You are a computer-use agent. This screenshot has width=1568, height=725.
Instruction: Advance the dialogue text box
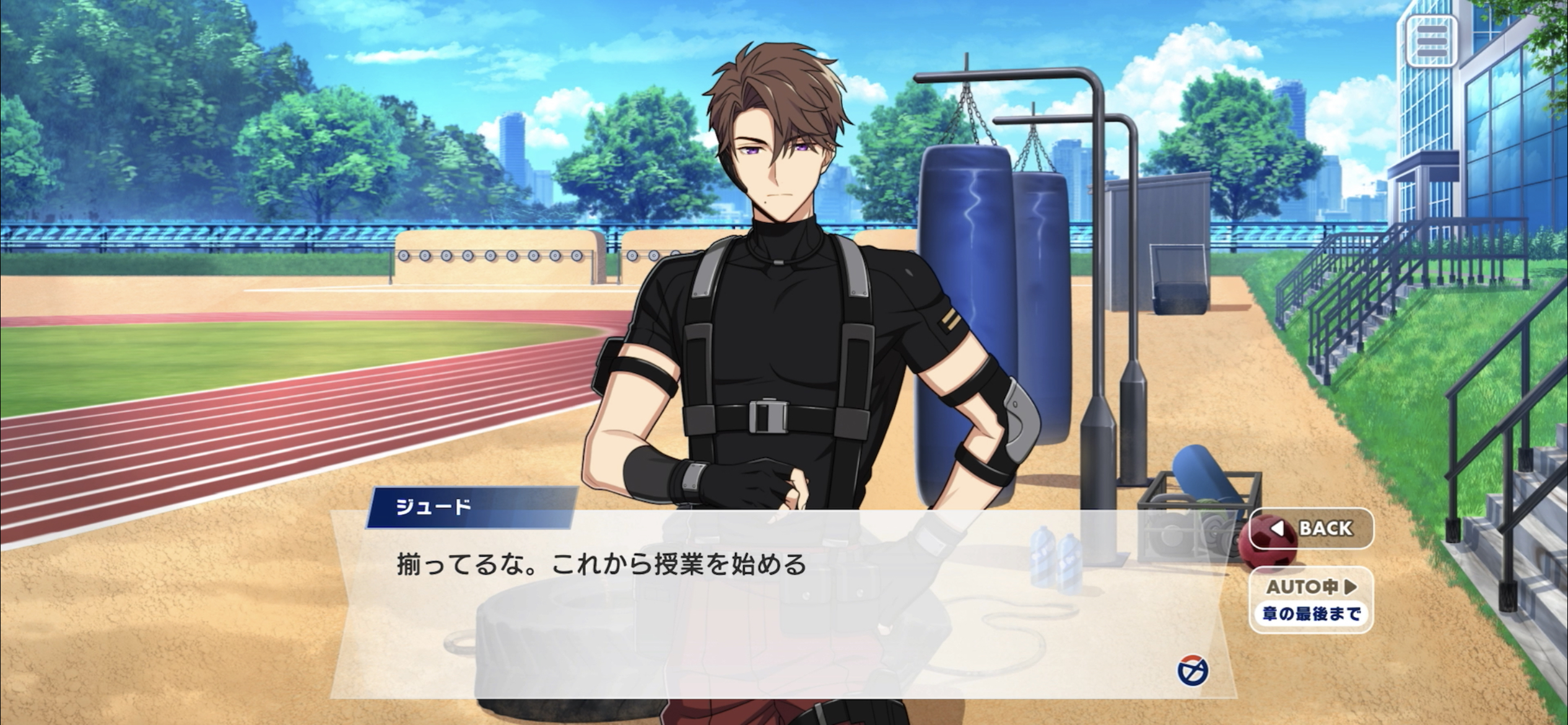click(743, 607)
